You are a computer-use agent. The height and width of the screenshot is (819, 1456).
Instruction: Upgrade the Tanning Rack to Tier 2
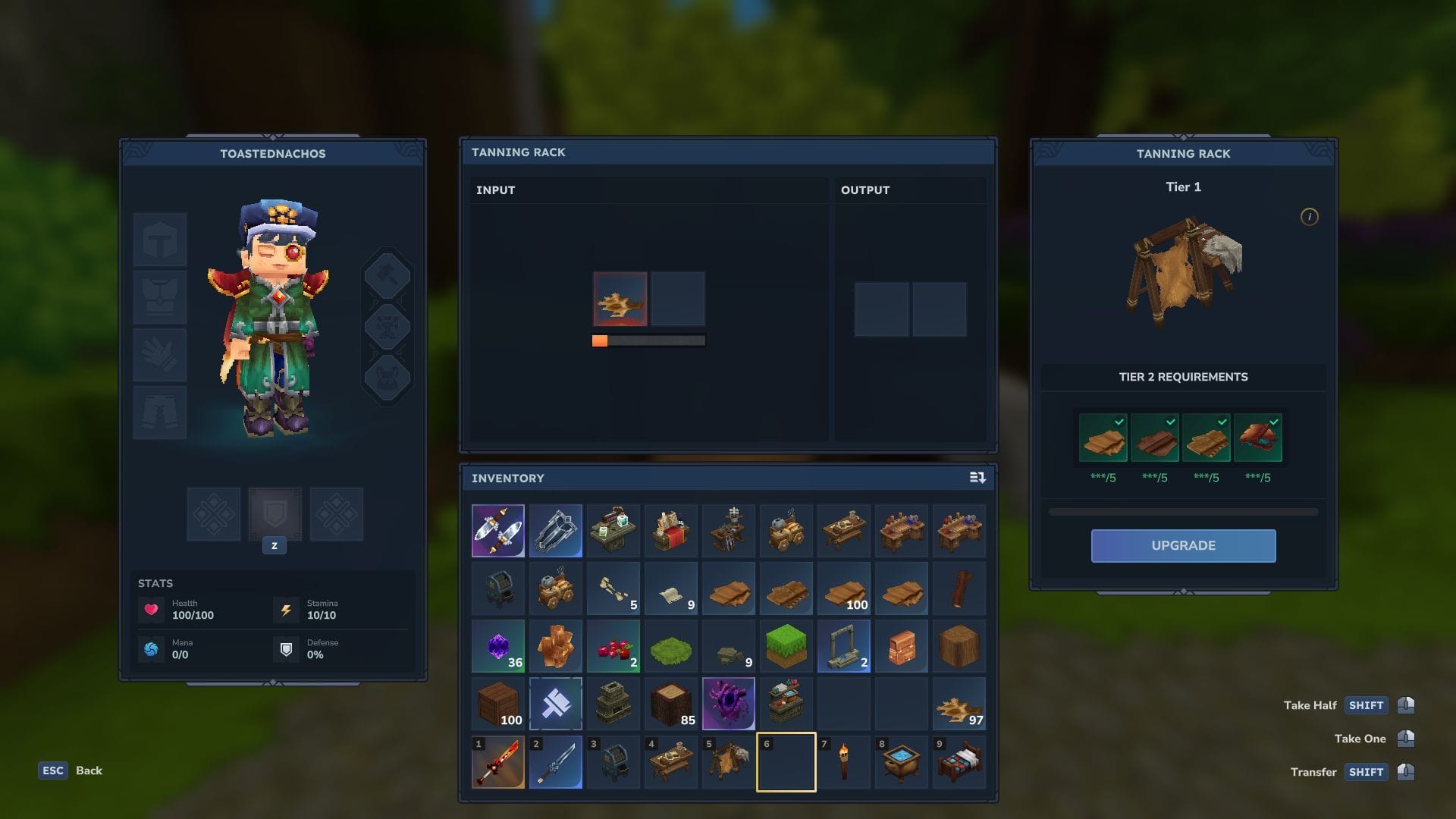pyautogui.click(x=1183, y=545)
